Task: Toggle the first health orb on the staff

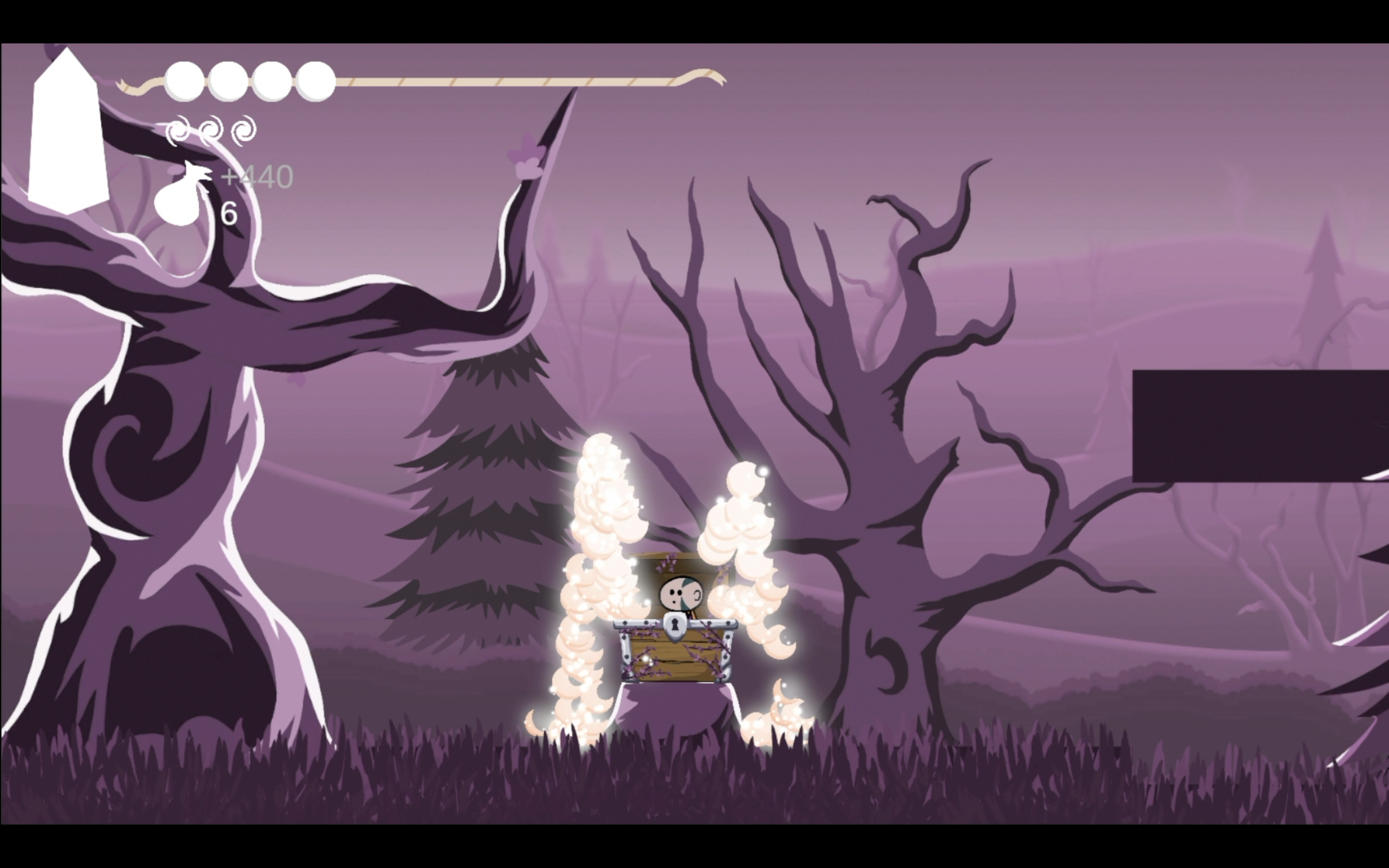Action: click(x=184, y=81)
